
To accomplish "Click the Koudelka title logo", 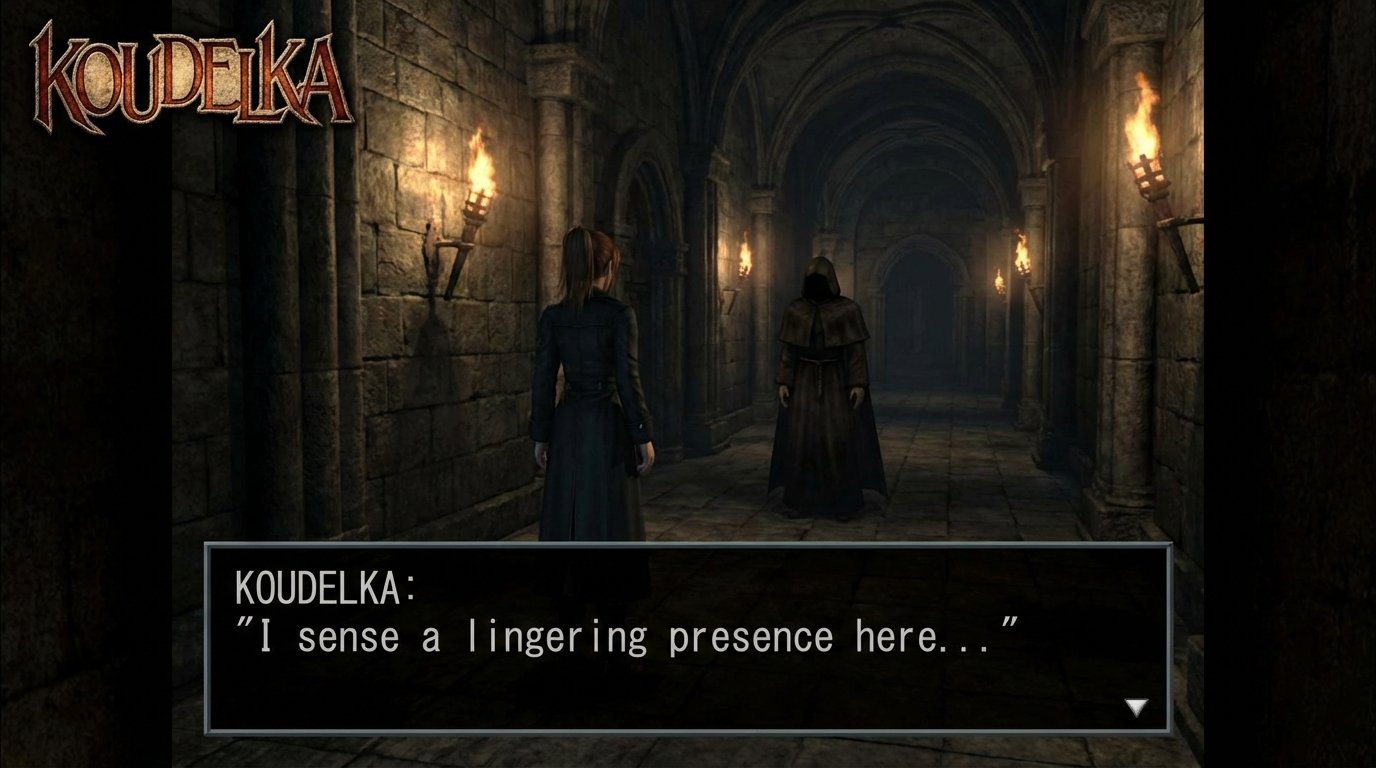I will 185,75.
